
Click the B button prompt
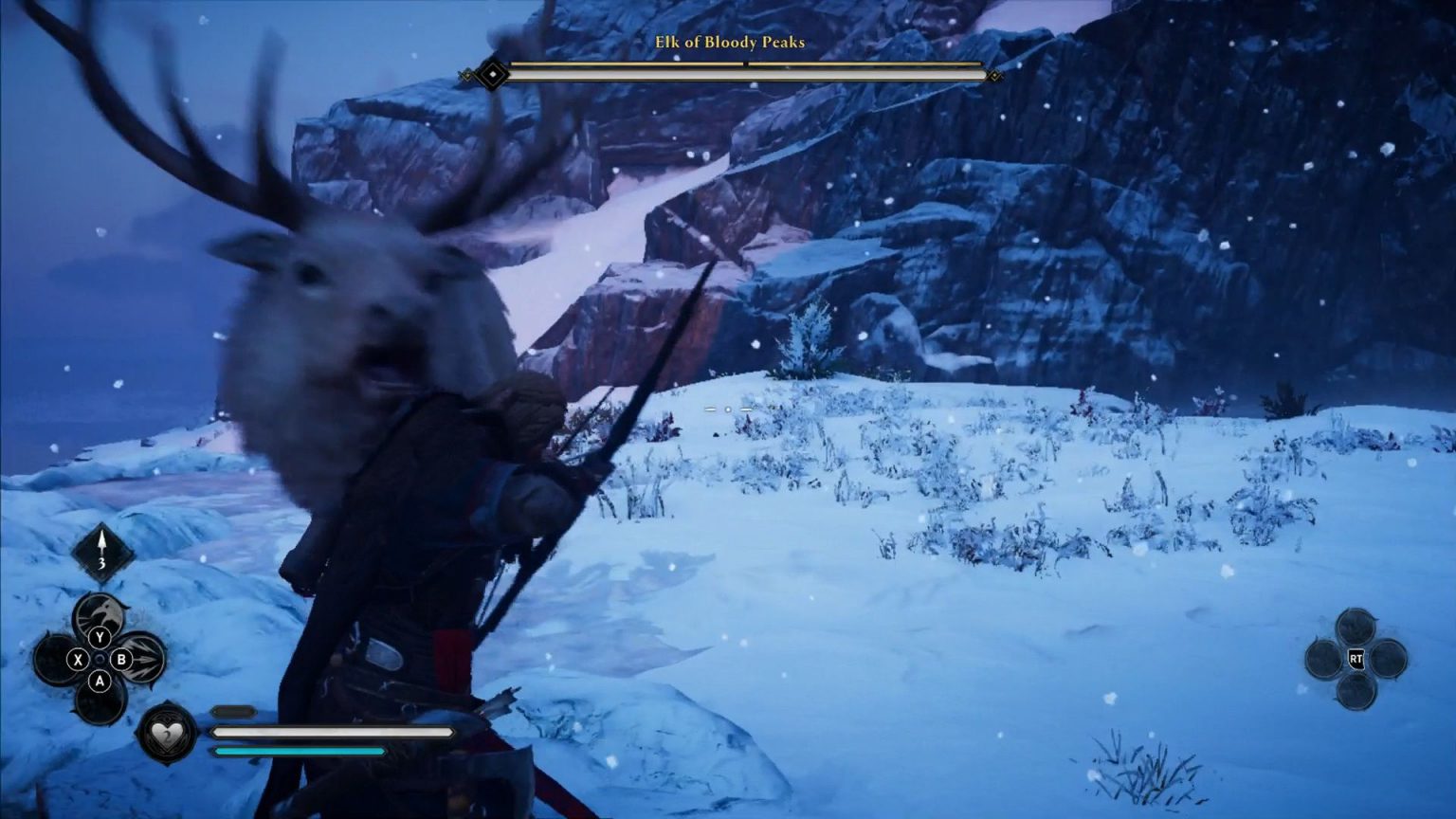[x=120, y=659]
